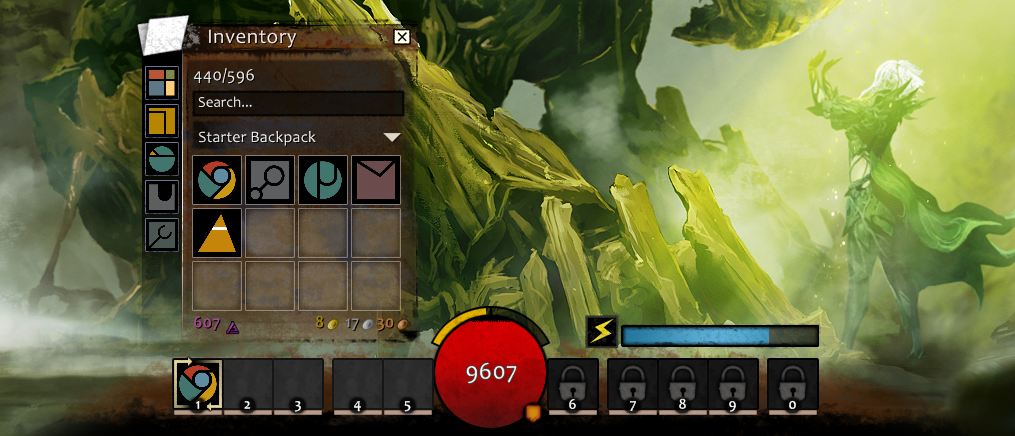This screenshot has width=1015, height=436.
Task: Click the locked skill slot 0
Action: click(793, 384)
